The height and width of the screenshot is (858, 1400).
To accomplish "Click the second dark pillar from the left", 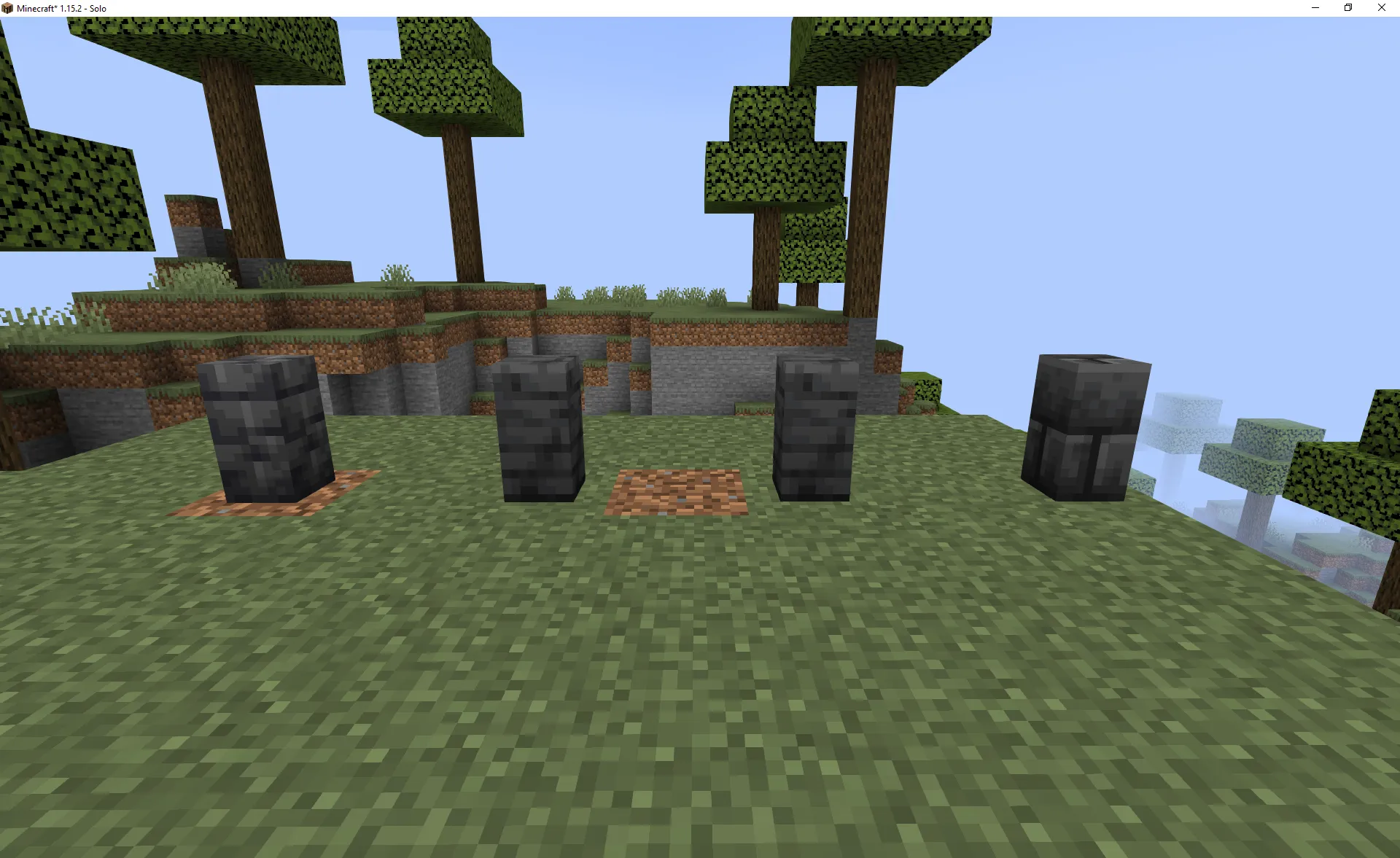I will click(x=538, y=430).
